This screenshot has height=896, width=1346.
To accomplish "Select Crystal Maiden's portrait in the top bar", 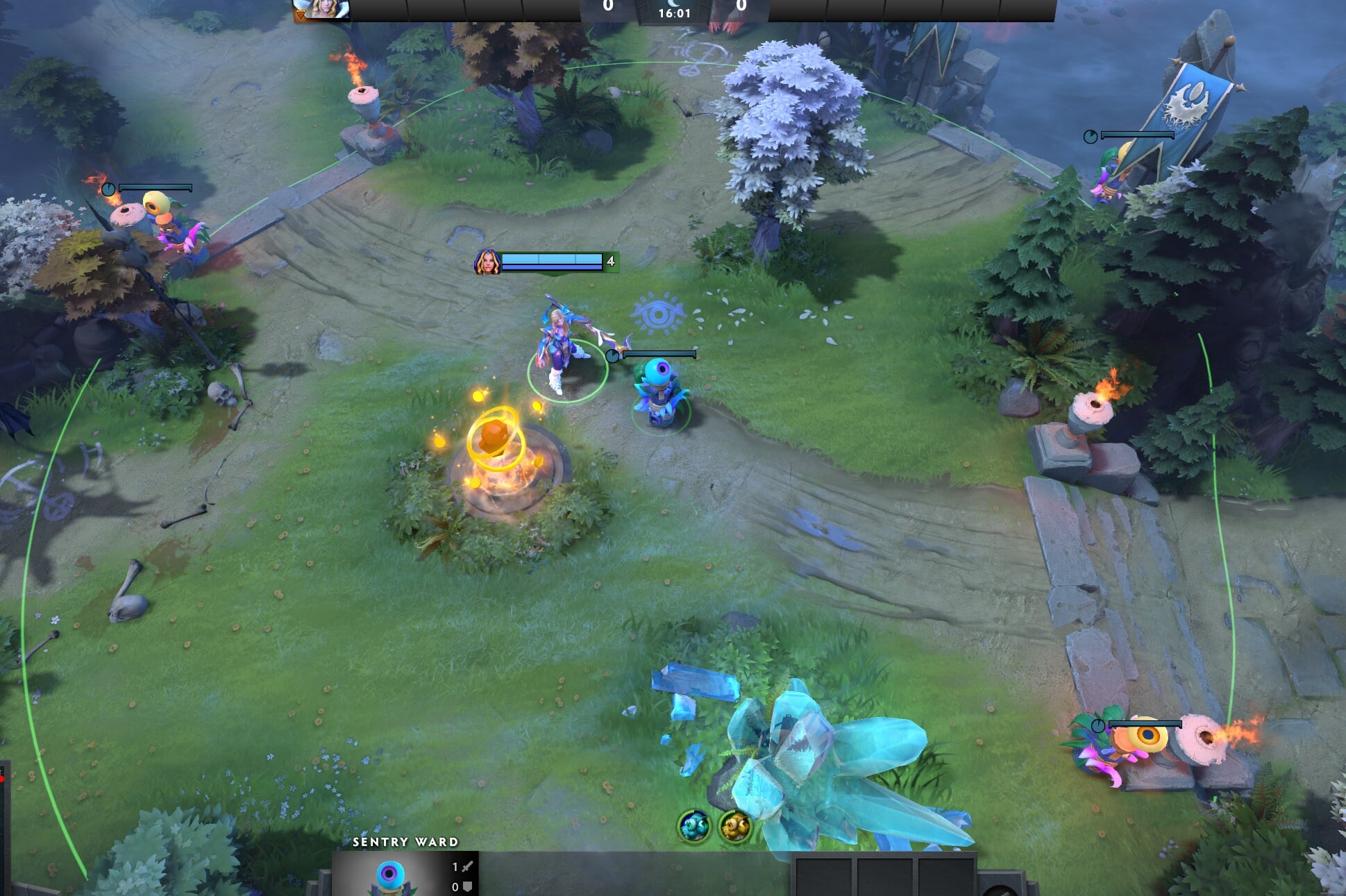I will coord(321,9).
